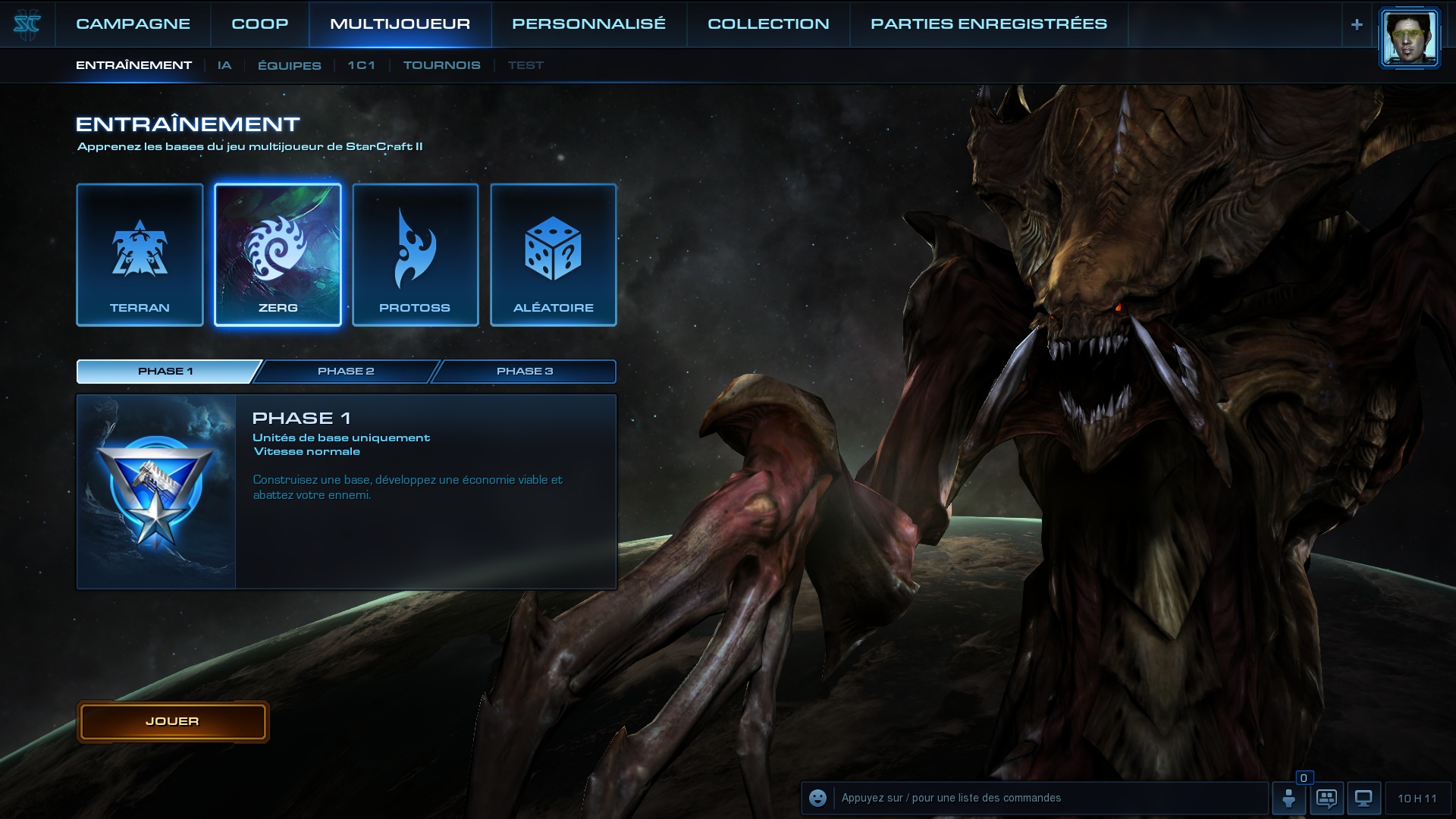Click the player portrait avatar
The image size is (1456, 819).
[1409, 37]
